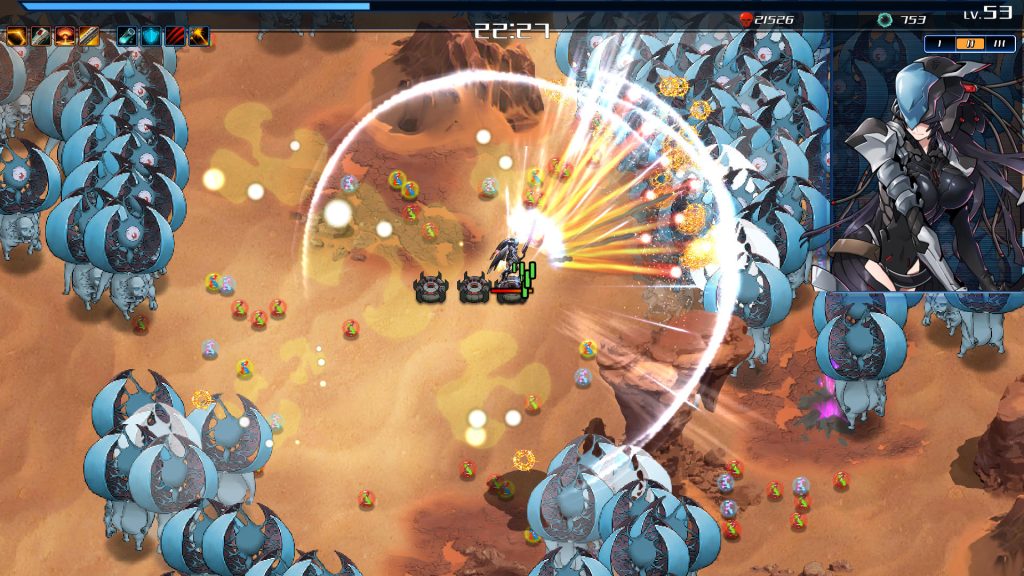The width and height of the screenshot is (1024, 576).
Task: Click the armored character portrait panel
Action: point(927,175)
